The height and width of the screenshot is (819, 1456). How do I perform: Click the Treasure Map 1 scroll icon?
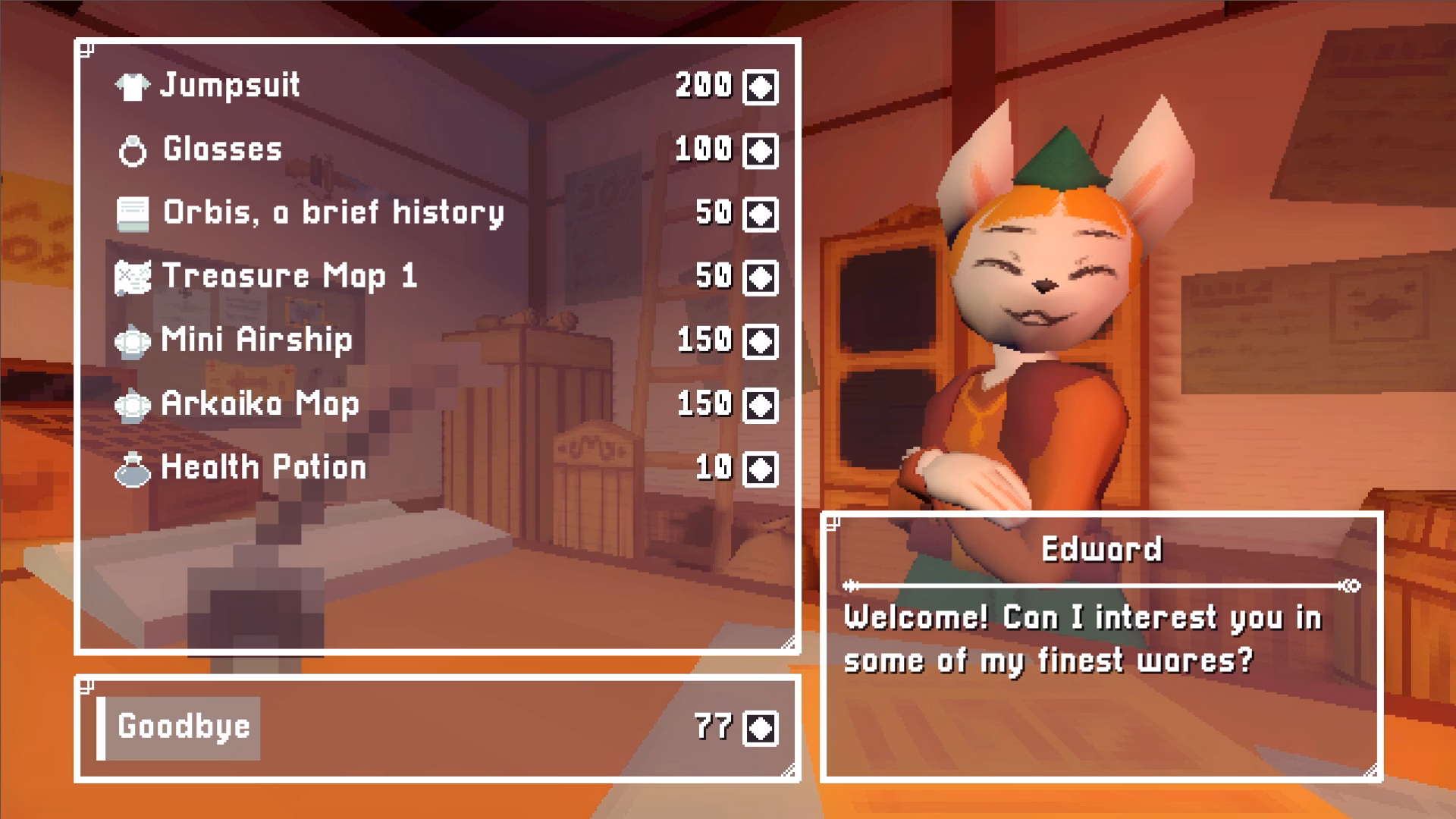[133, 277]
